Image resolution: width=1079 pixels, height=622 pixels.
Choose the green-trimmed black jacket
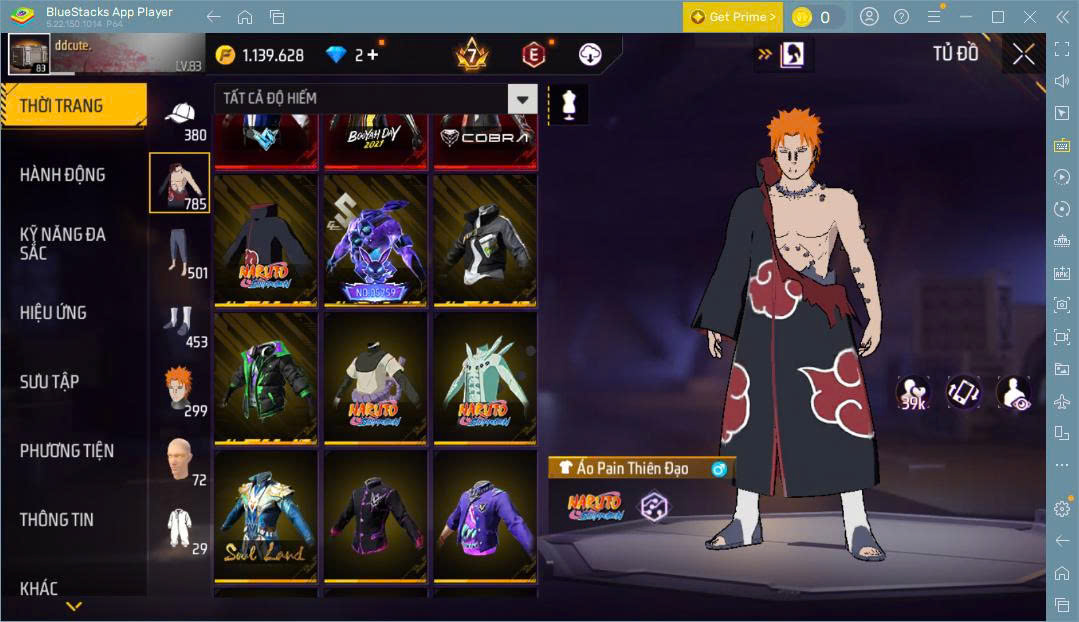265,377
